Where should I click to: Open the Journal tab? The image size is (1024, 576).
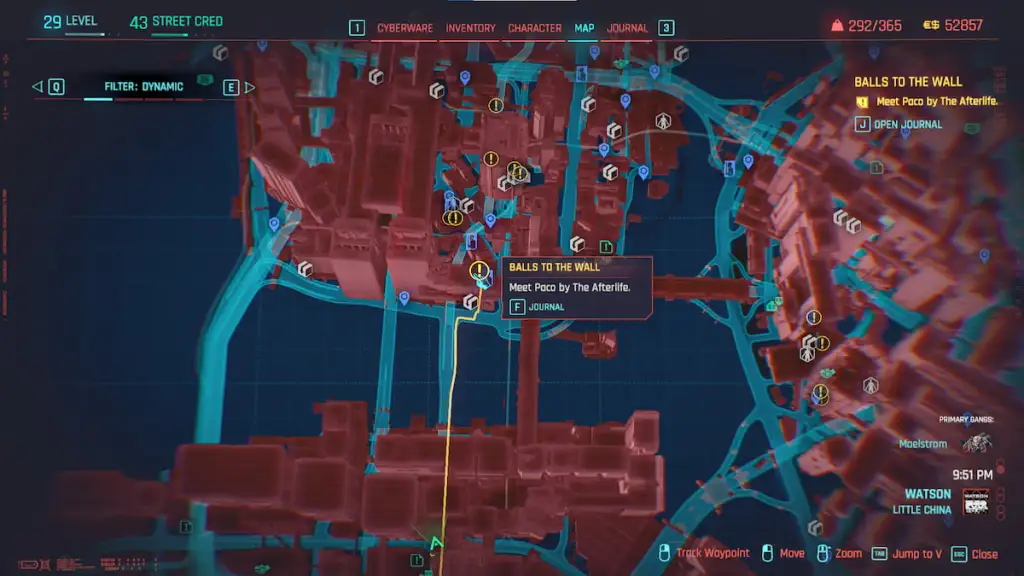pyautogui.click(x=628, y=28)
